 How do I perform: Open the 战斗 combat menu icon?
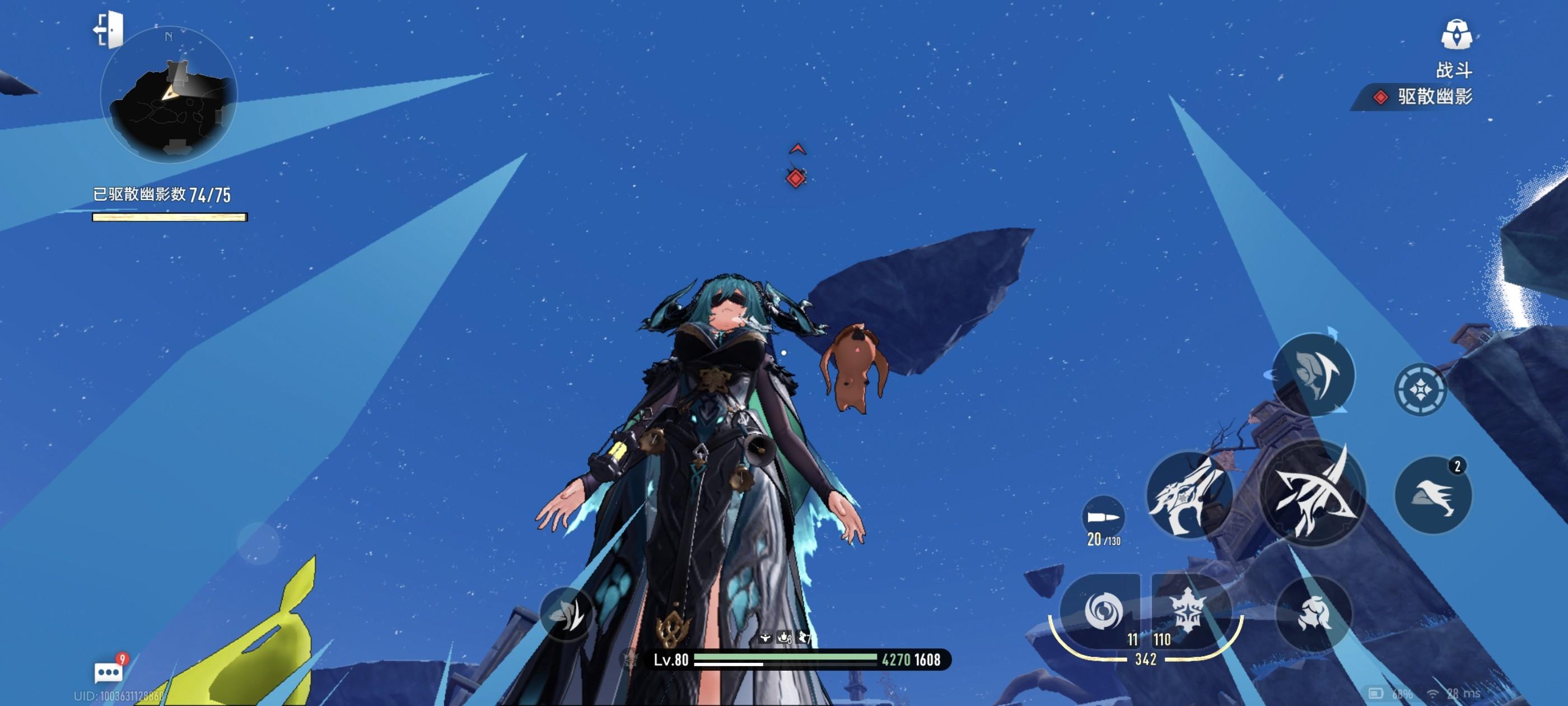pyautogui.click(x=1456, y=34)
